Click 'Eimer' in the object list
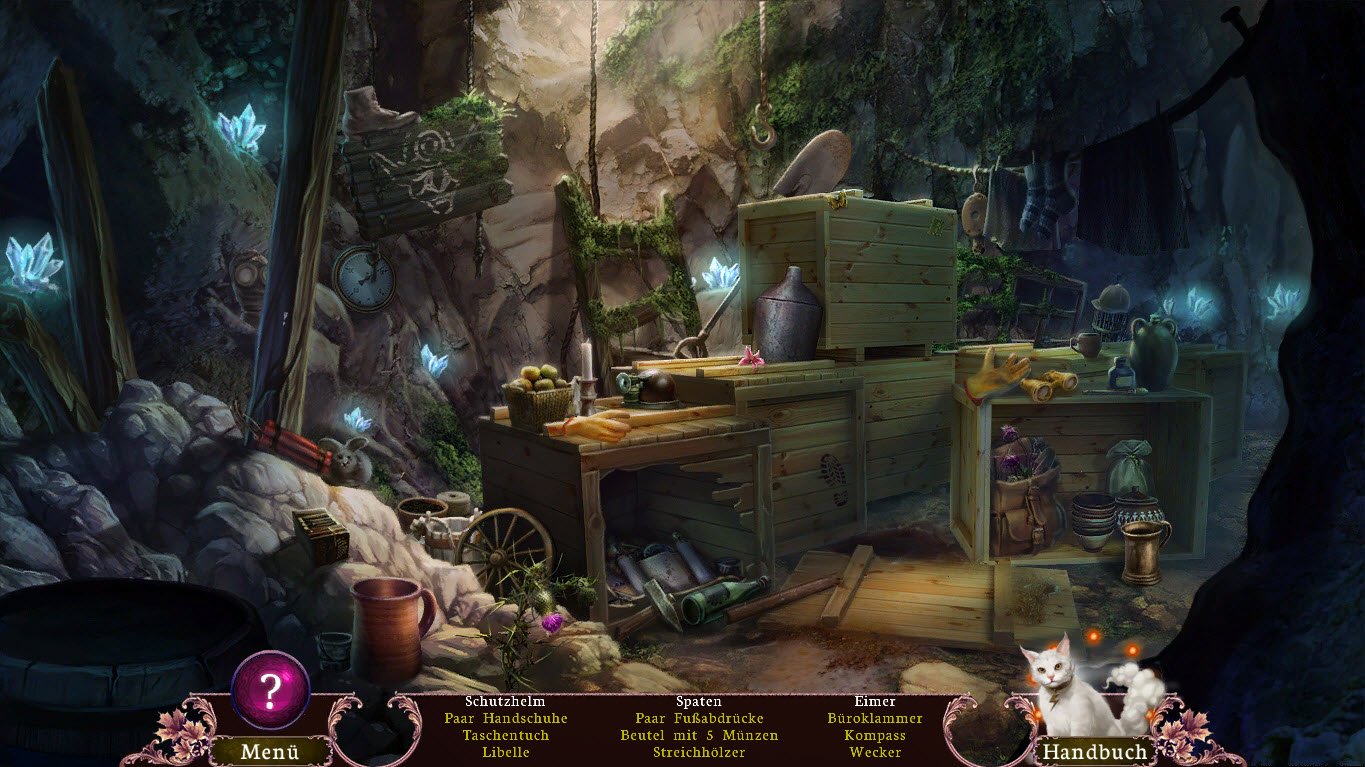The image size is (1365, 767). point(877,701)
